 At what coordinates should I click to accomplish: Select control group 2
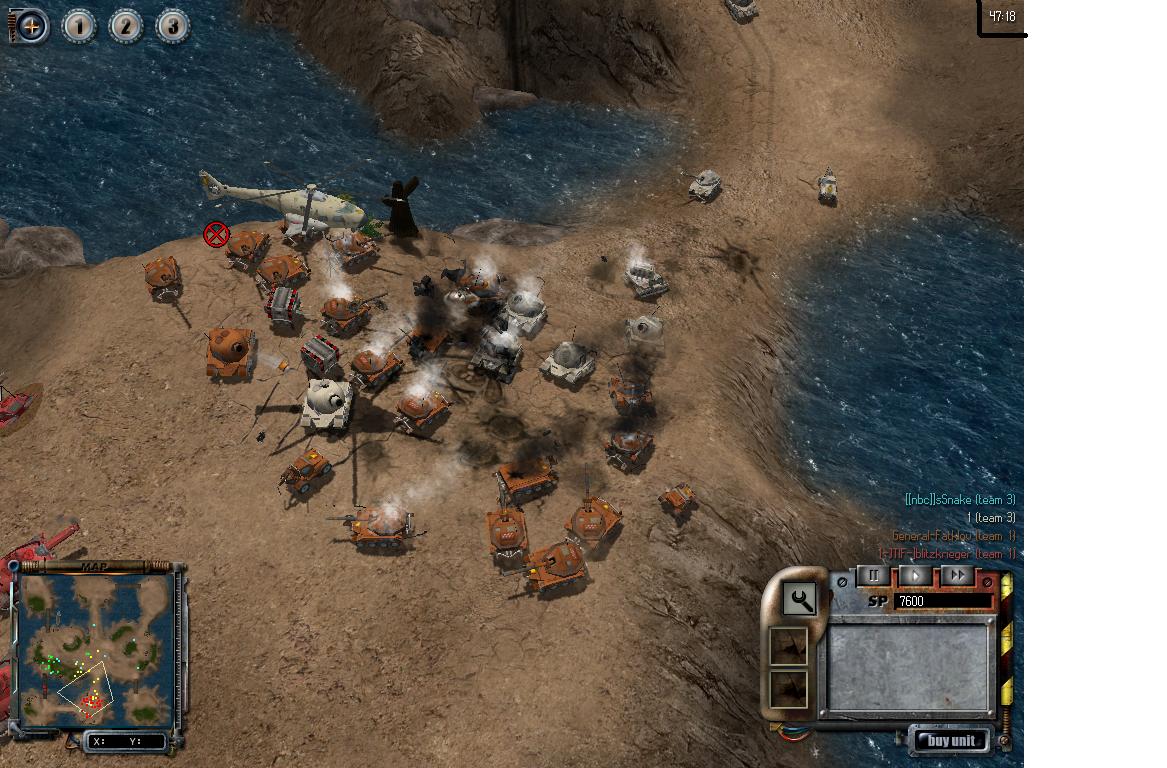(x=126, y=26)
